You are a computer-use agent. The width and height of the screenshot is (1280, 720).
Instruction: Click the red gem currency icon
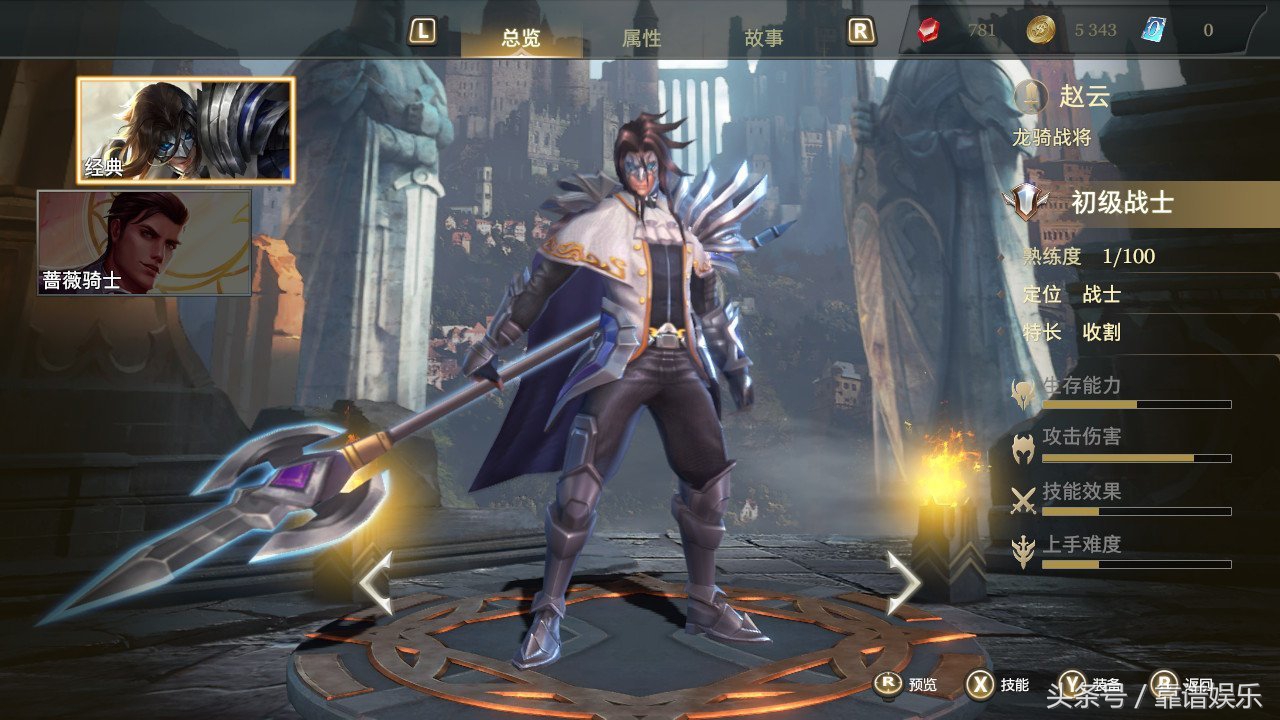[929, 30]
